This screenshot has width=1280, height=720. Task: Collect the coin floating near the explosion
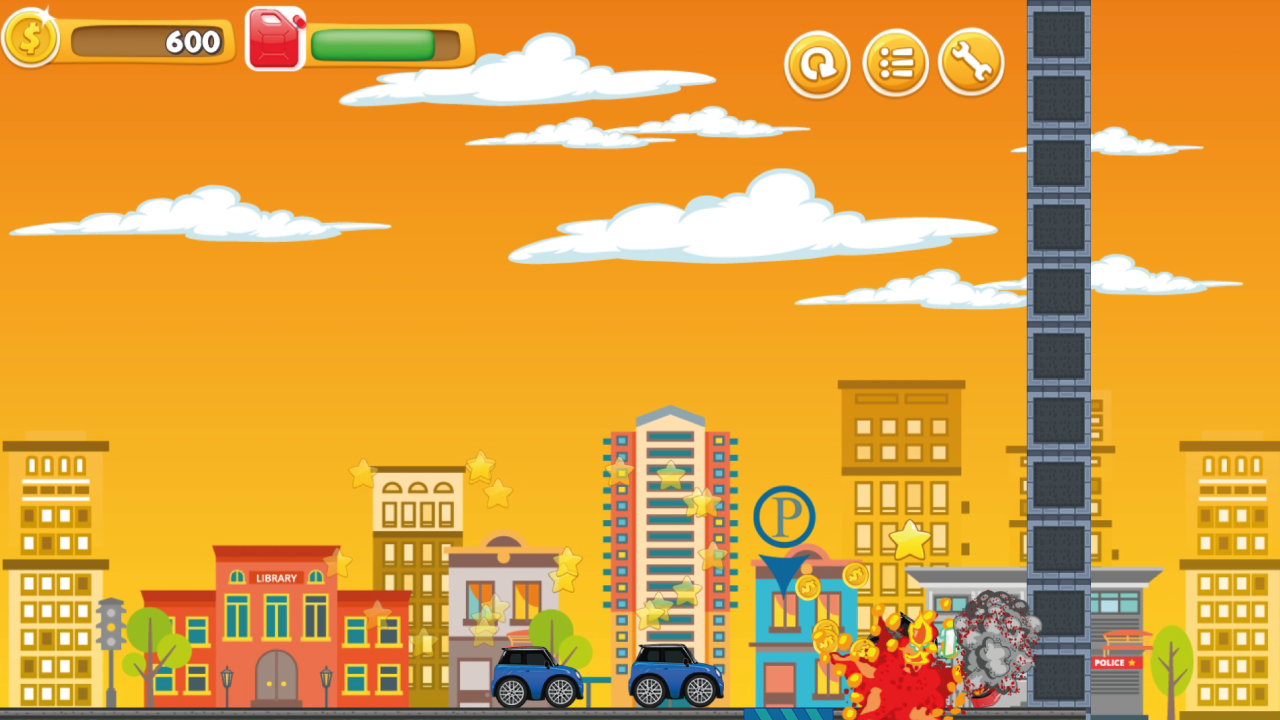pos(855,576)
